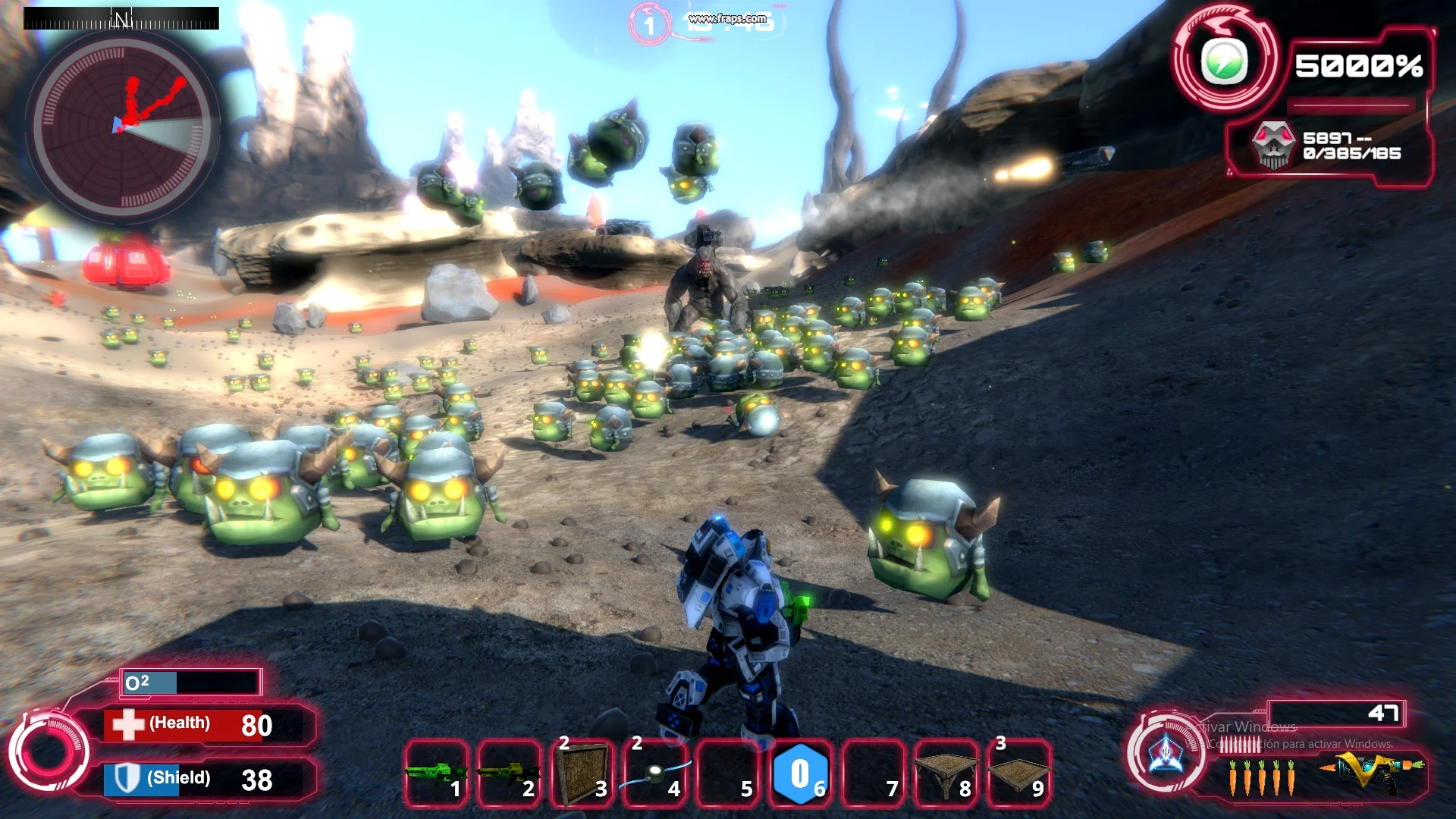Viewport: 1456px width, 819px height.
Task: Click the equipped carrot gun weapon icon
Action: [1371, 772]
